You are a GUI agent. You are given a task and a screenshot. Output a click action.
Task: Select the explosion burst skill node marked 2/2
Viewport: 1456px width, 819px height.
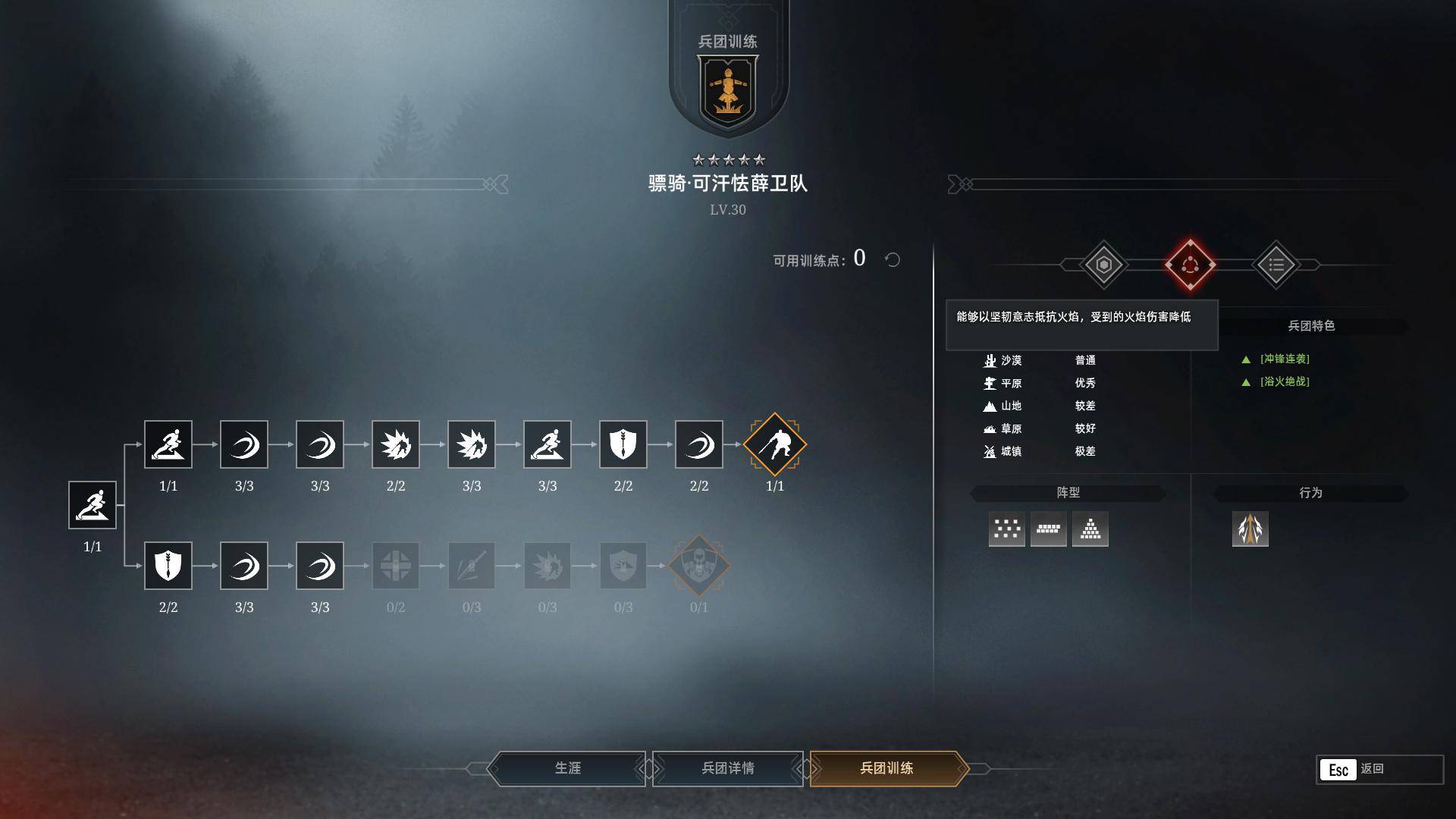(396, 445)
